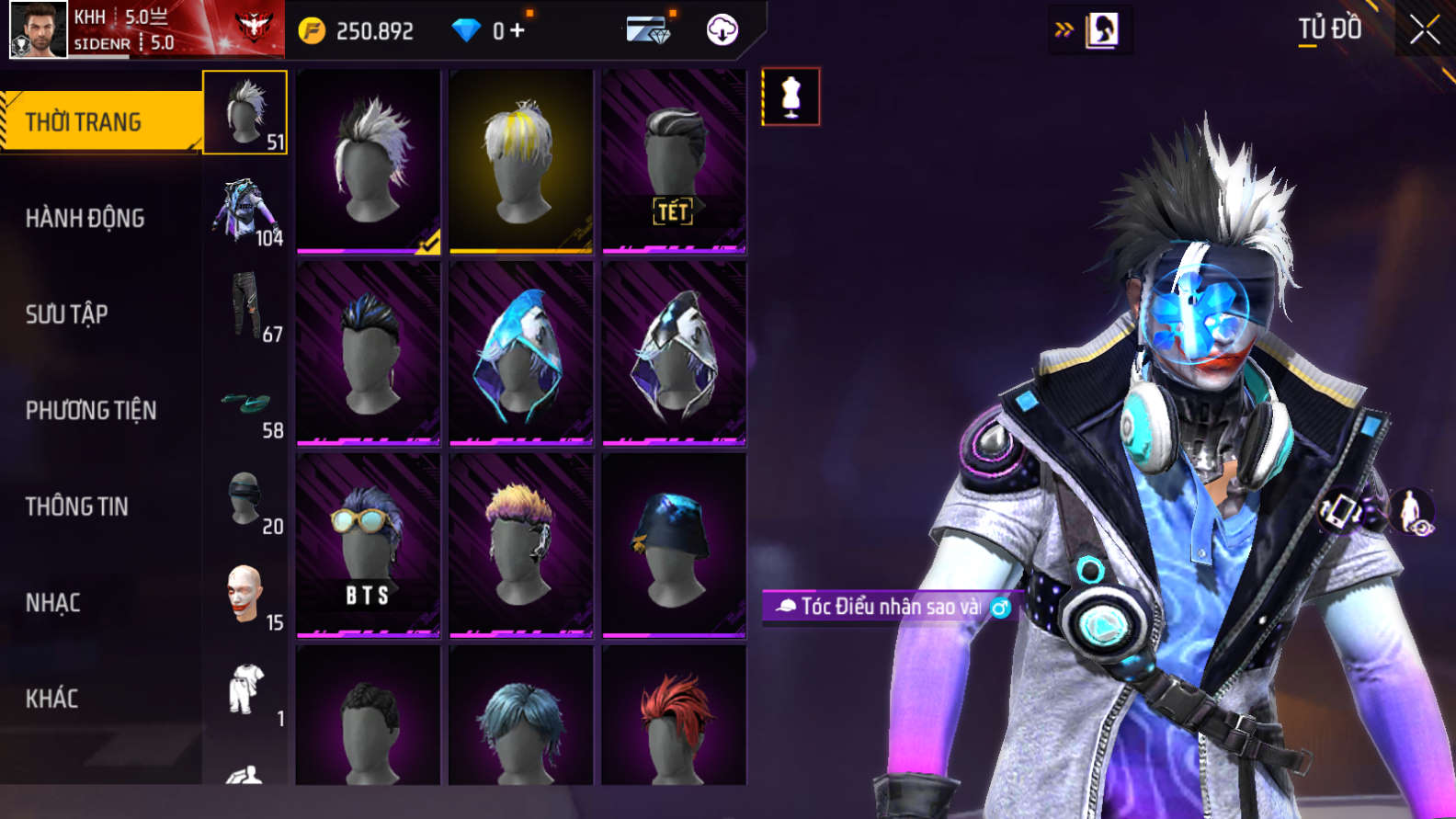Equip the BTS goggles hairstyle
1456x819 pixels.
tap(369, 544)
